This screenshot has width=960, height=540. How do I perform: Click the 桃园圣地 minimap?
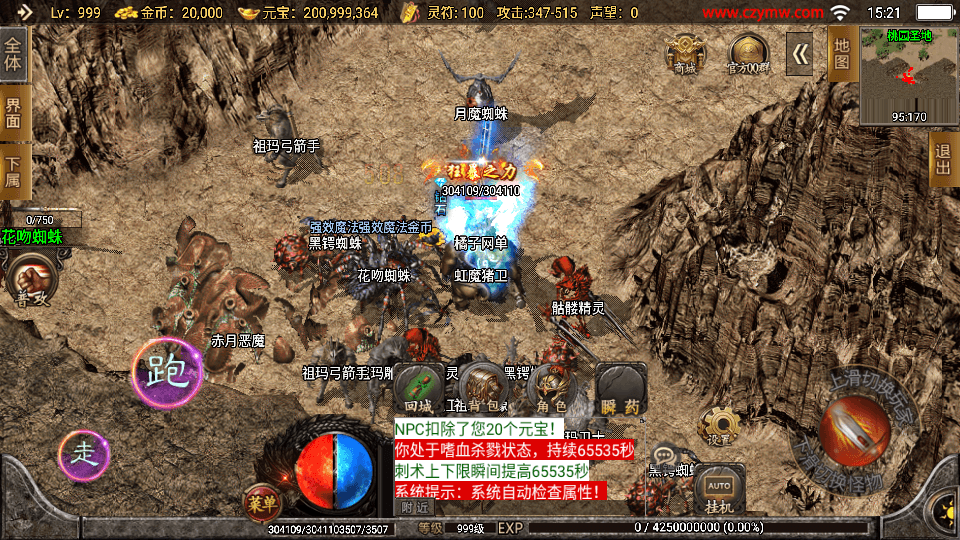point(908,76)
